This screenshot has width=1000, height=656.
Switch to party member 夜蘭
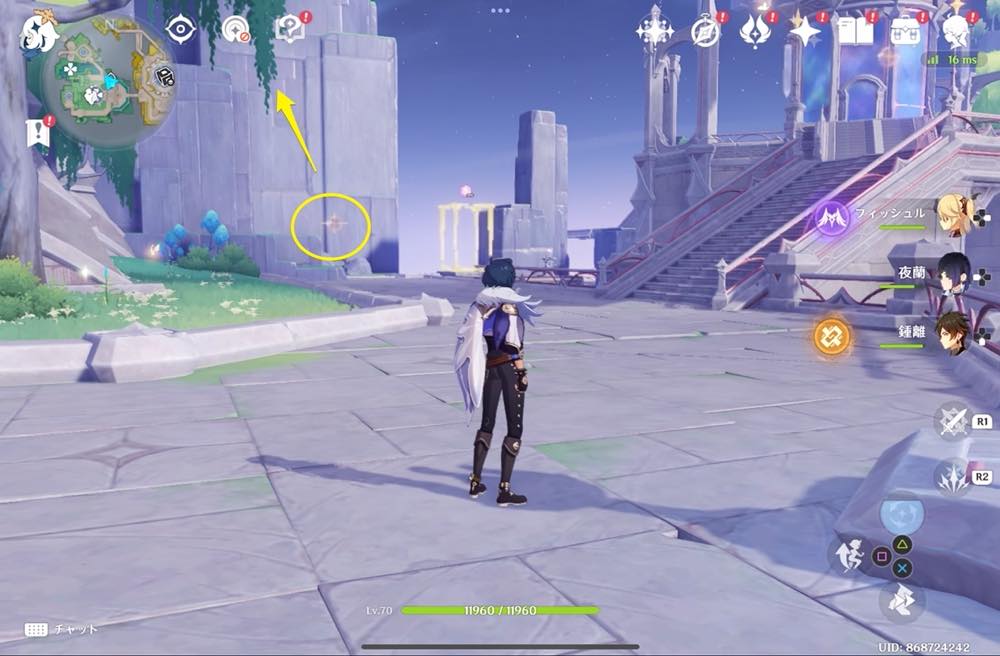point(953,272)
